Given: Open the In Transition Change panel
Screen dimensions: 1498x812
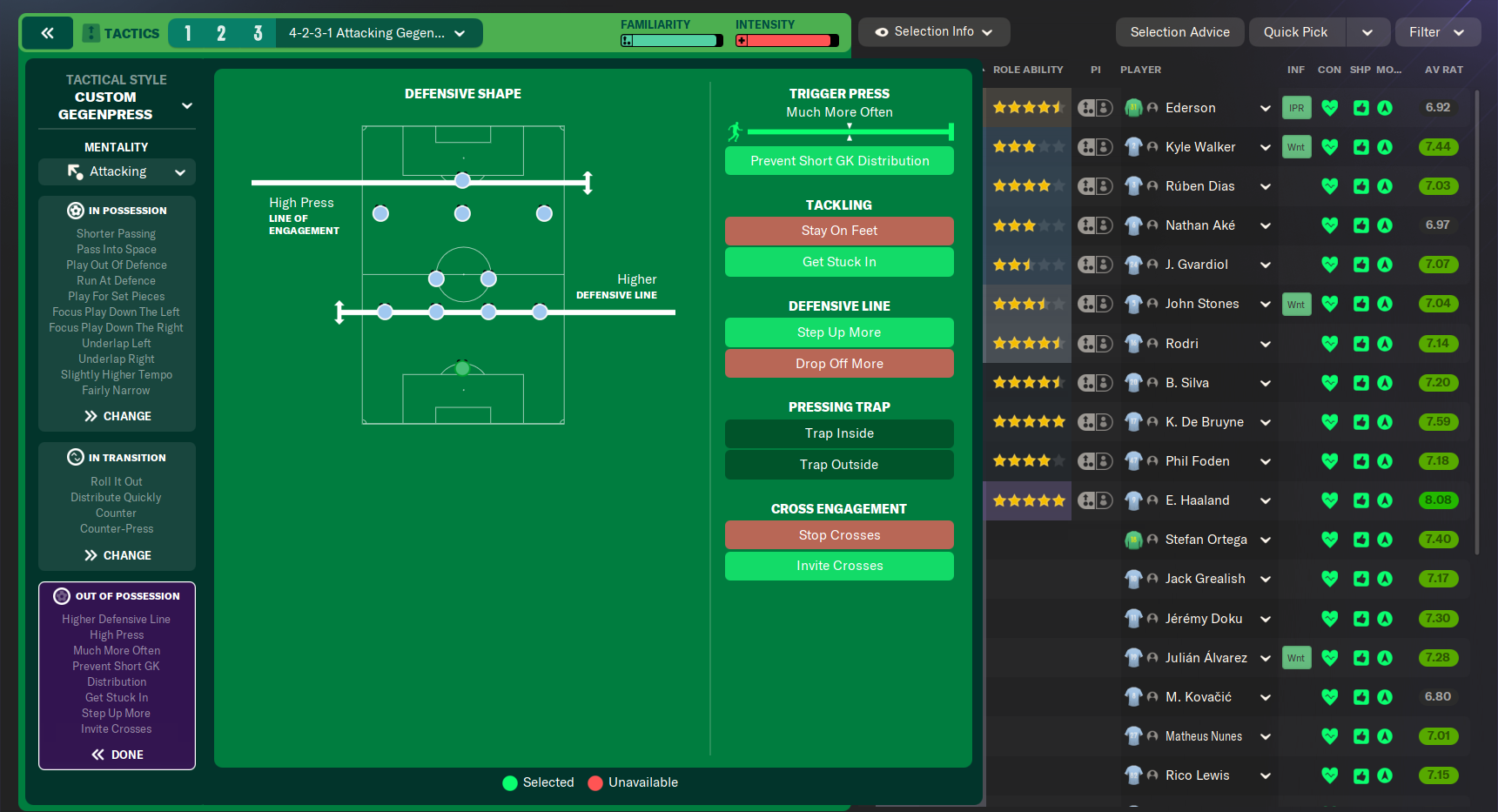Looking at the screenshot, I should [118, 555].
